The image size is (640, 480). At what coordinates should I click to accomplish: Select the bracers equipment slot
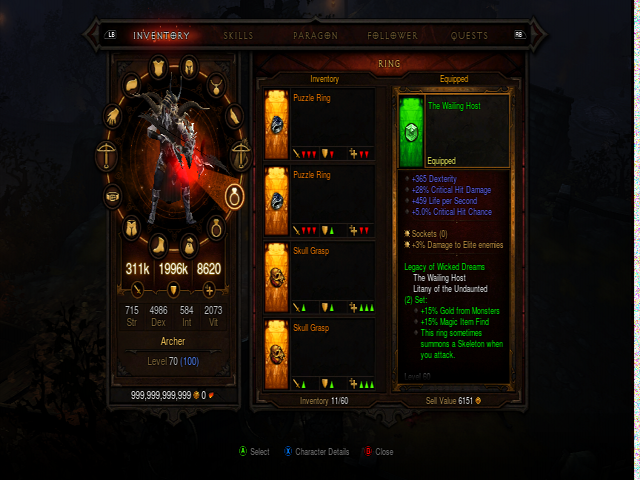tap(233, 116)
